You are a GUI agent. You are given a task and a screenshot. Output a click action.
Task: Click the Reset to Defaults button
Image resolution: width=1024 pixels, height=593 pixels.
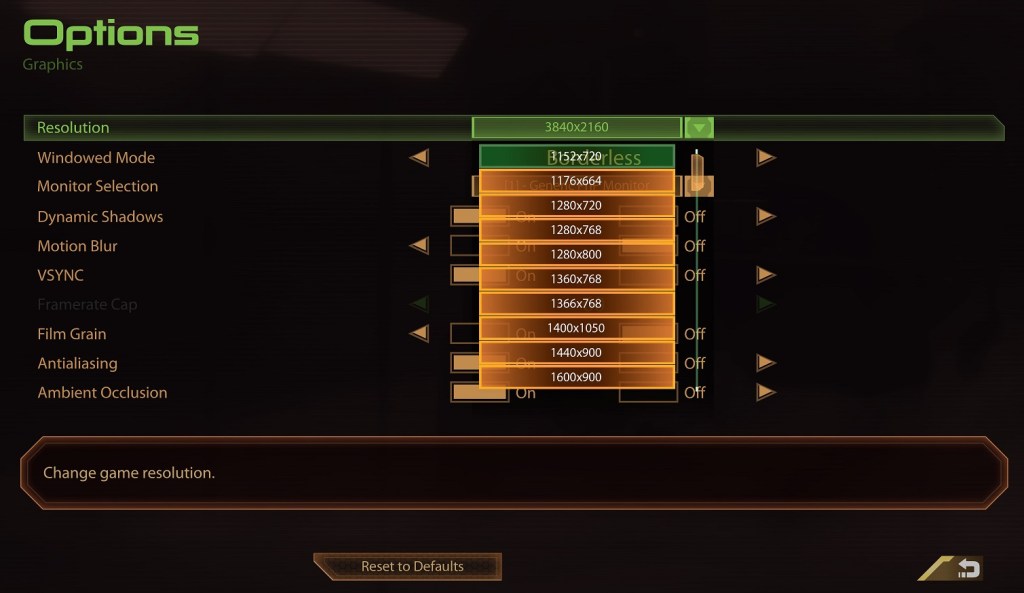pos(412,566)
